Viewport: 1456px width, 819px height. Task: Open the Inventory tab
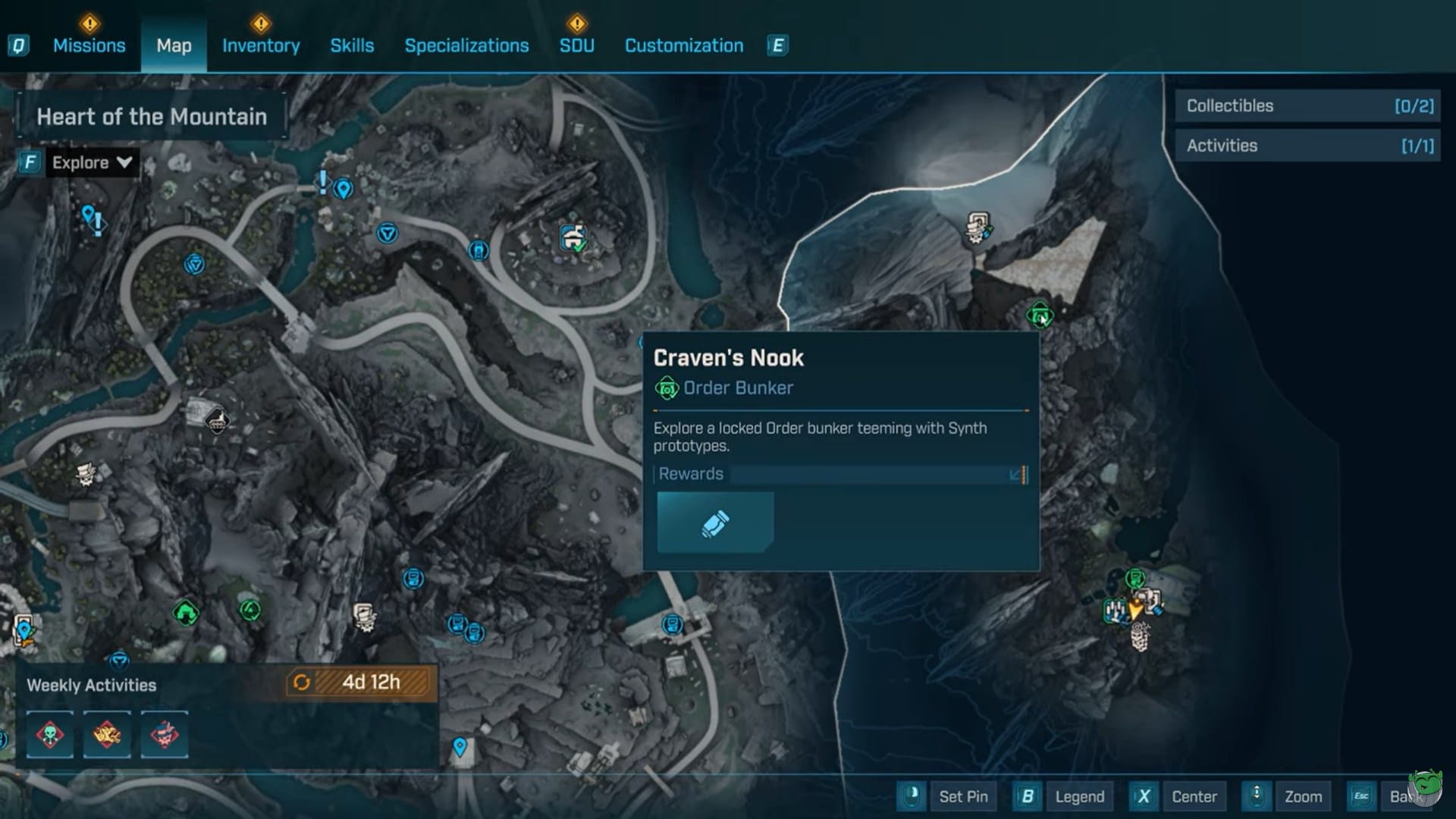(261, 45)
